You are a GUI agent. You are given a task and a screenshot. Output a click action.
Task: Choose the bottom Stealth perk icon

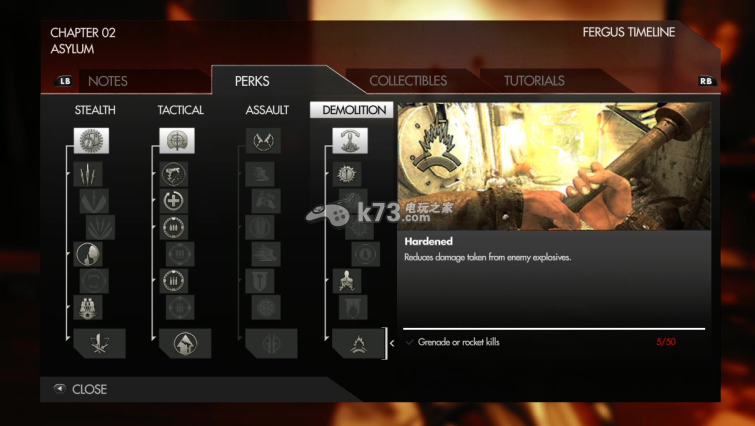[99, 344]
